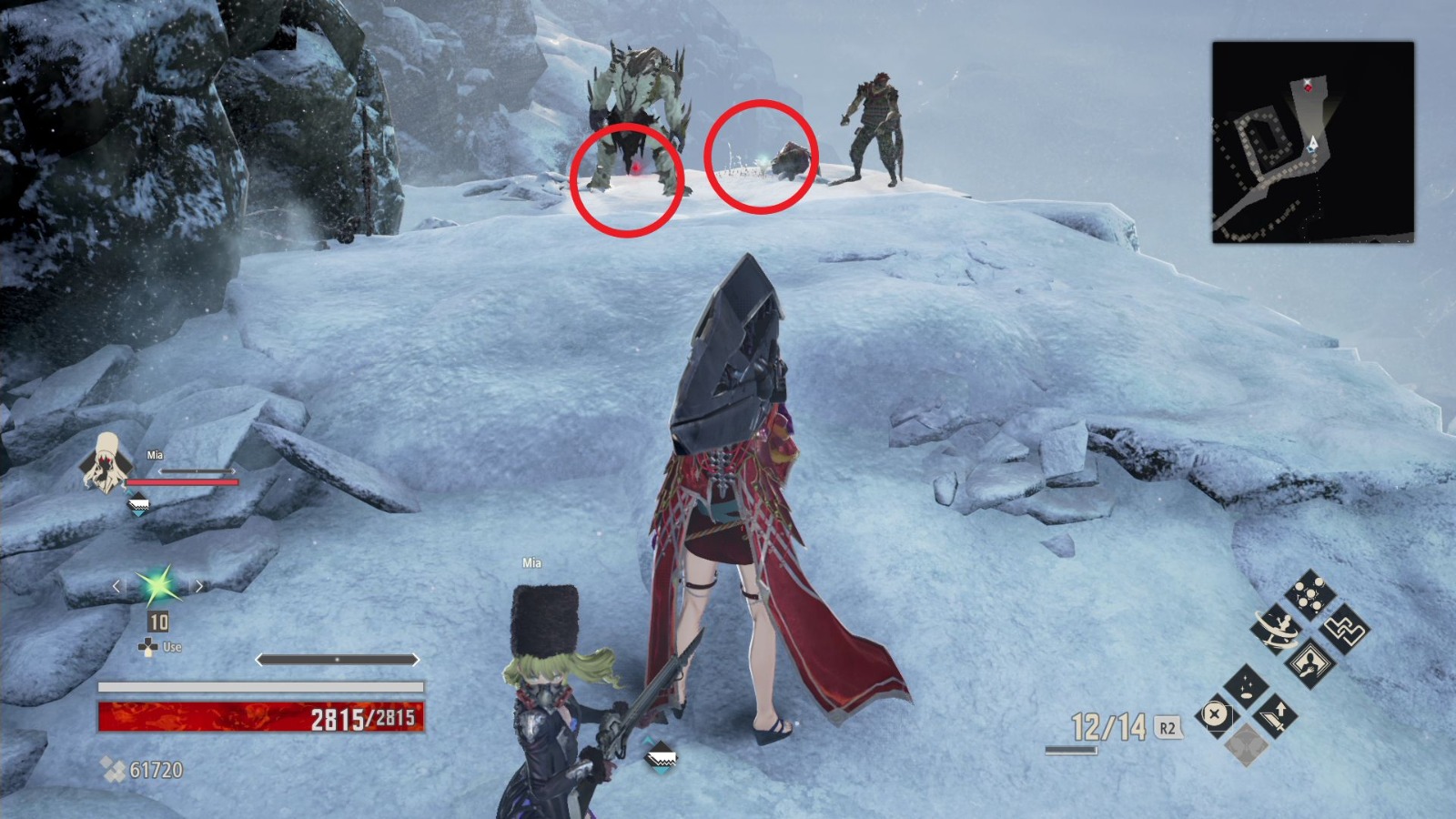
Task: Toggle the grayed-out inactive gift slot
Action: [x=1246, y=746]
